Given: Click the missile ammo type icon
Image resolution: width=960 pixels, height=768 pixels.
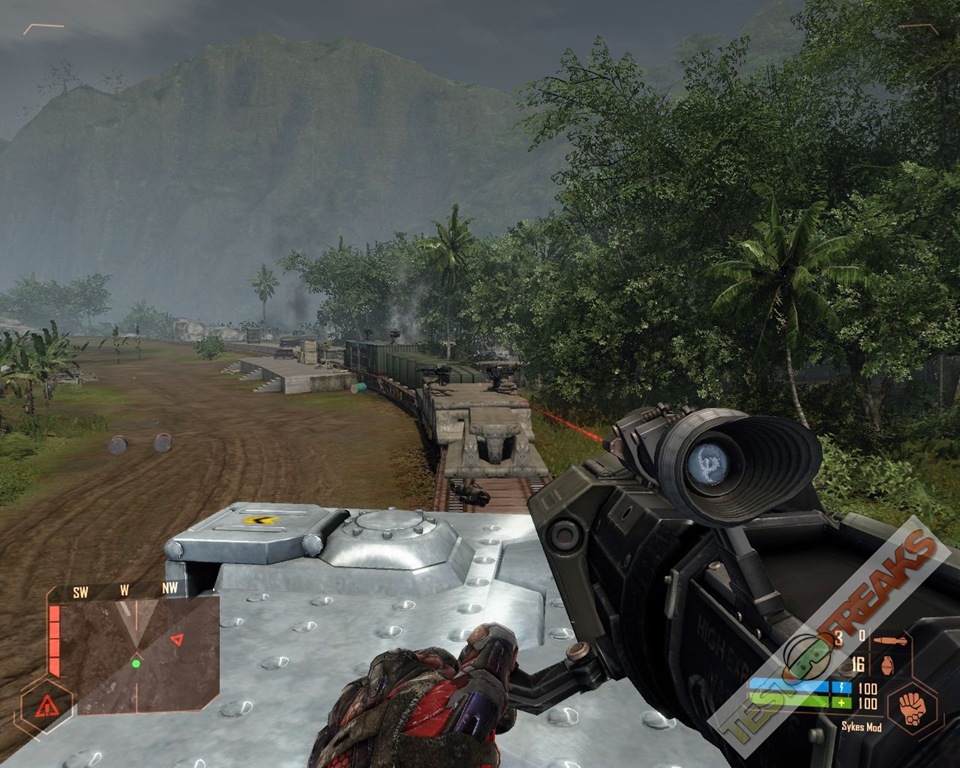Looking at the screenshot, I should (x=885, y=640).
